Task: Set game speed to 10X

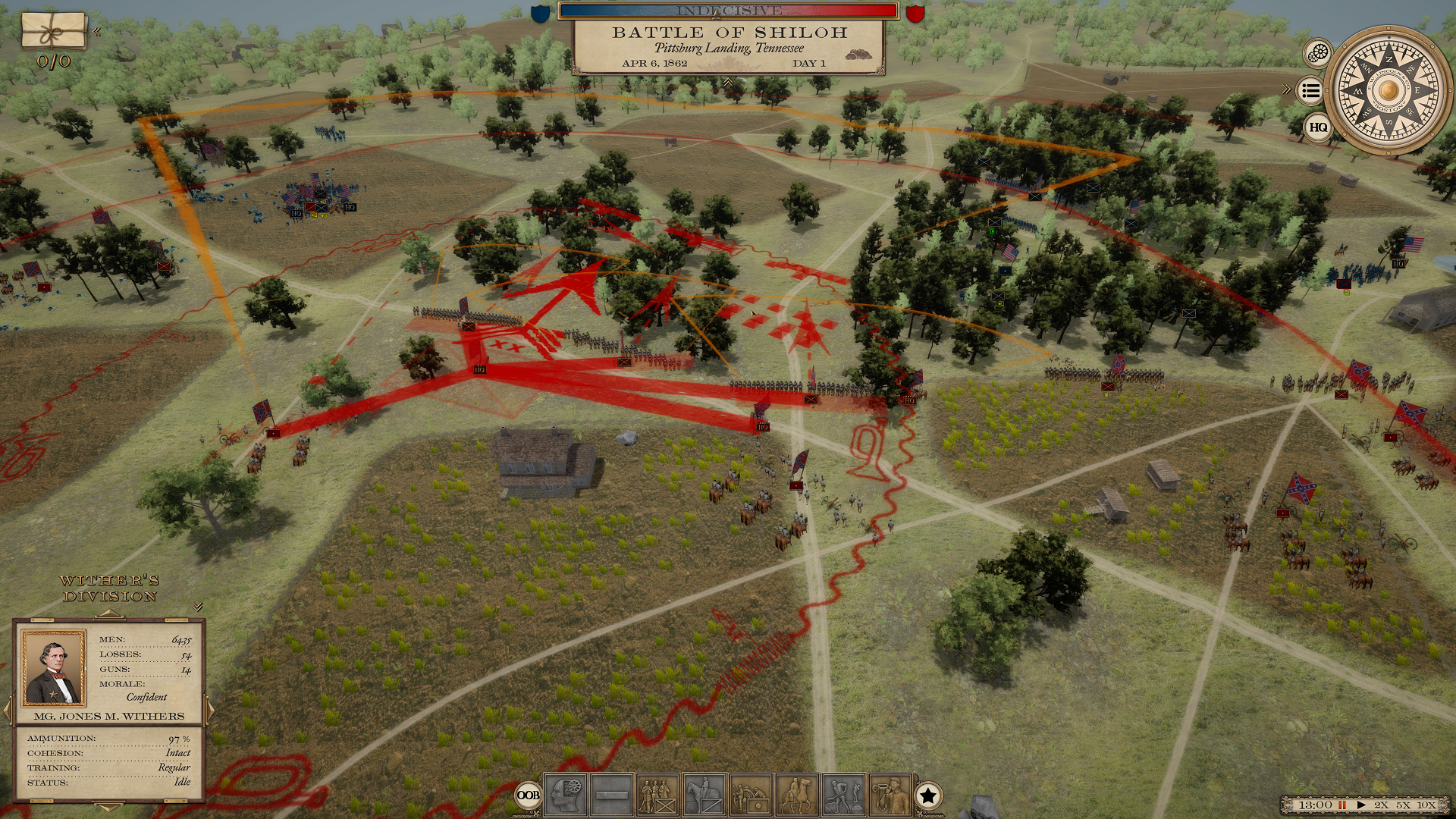Action: (1426, 805)
